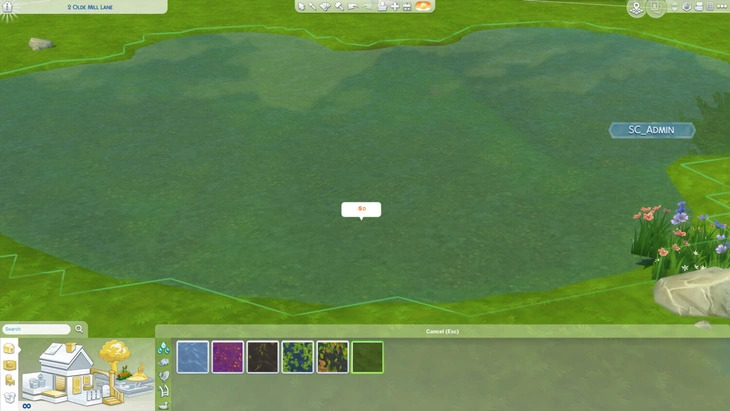Screen dimensions: 730x411
Task: Click the magnifying glass search button
Action: coord(79,329)
